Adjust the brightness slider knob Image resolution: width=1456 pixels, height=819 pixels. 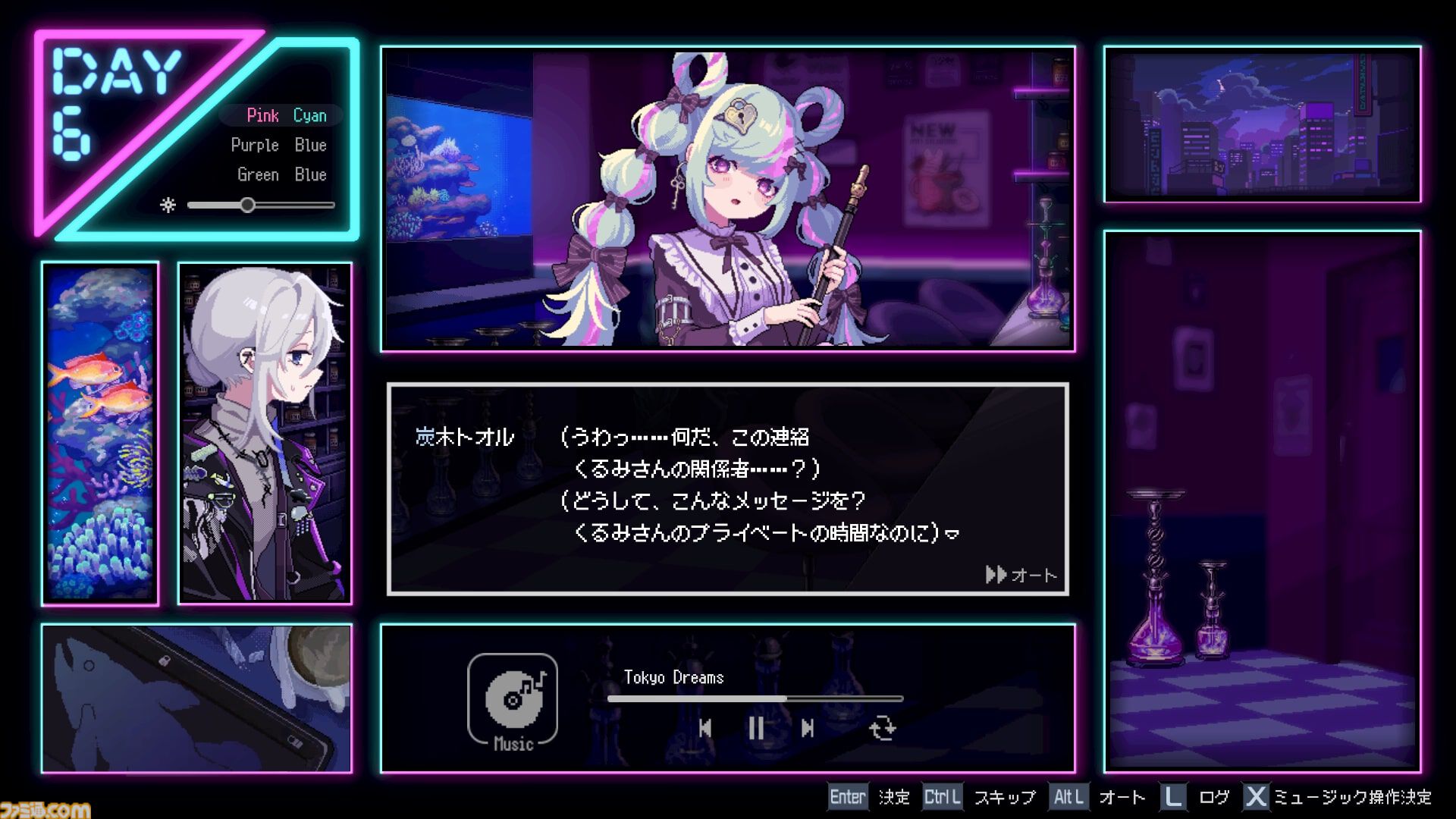(x=248, y=205)
